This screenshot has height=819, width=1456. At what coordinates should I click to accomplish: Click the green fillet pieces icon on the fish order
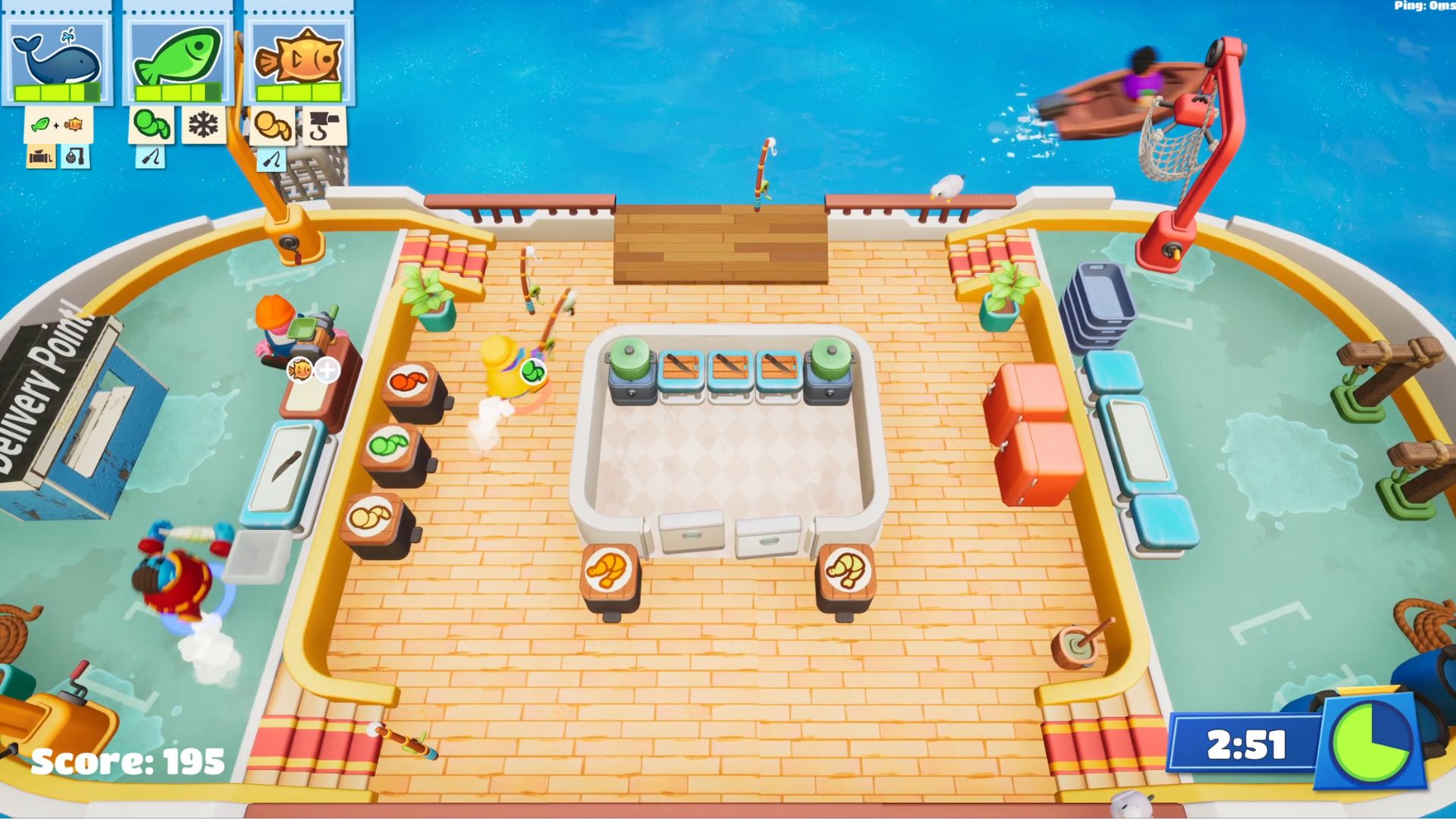click(152, 124)
